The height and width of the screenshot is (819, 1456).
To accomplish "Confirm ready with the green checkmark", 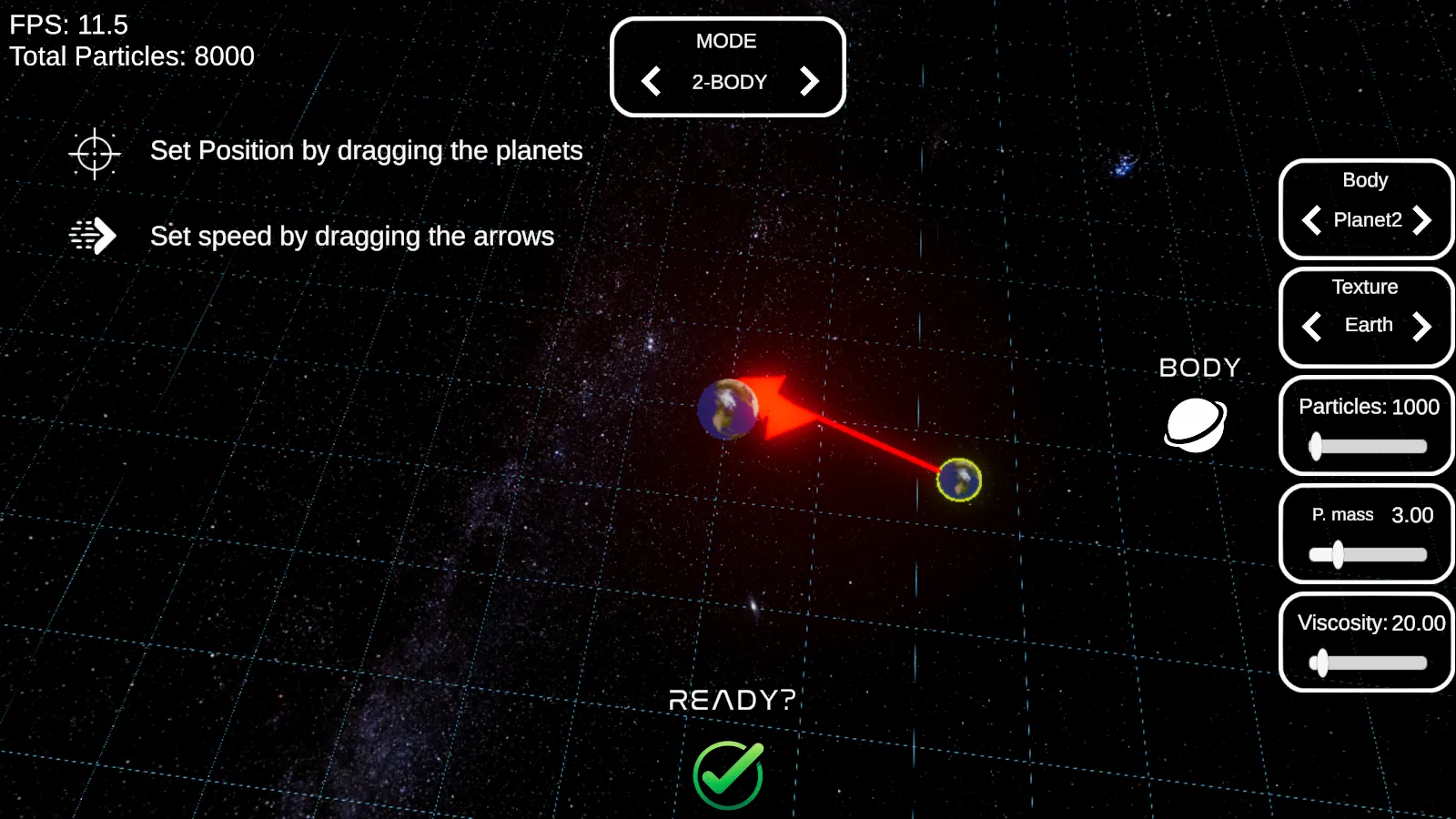I will [x=728, y=774].
